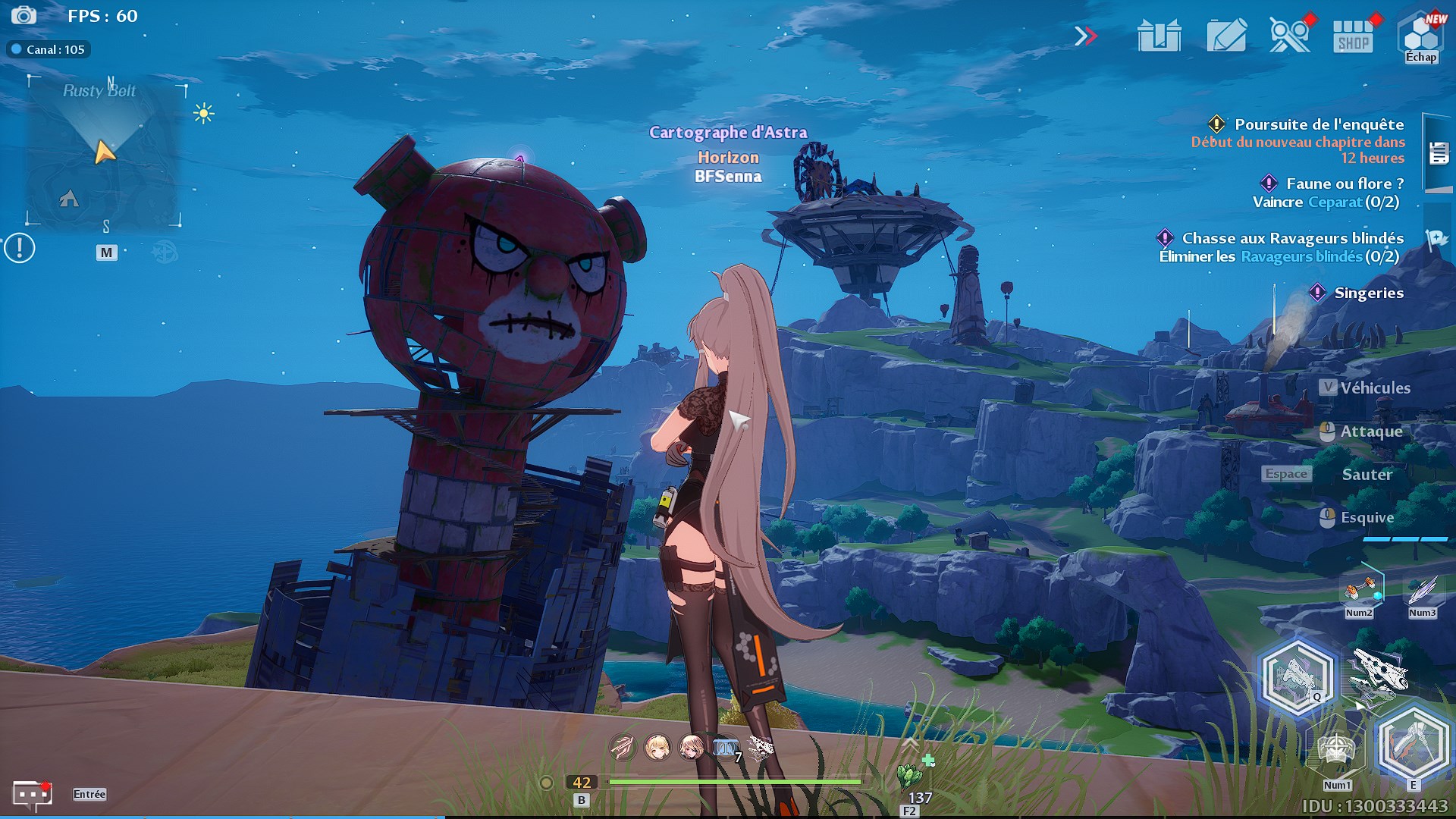The width and height of the screenshot is (1456, 819).
Task: Open the SHOP menu
Action: tap(1354, 36)
